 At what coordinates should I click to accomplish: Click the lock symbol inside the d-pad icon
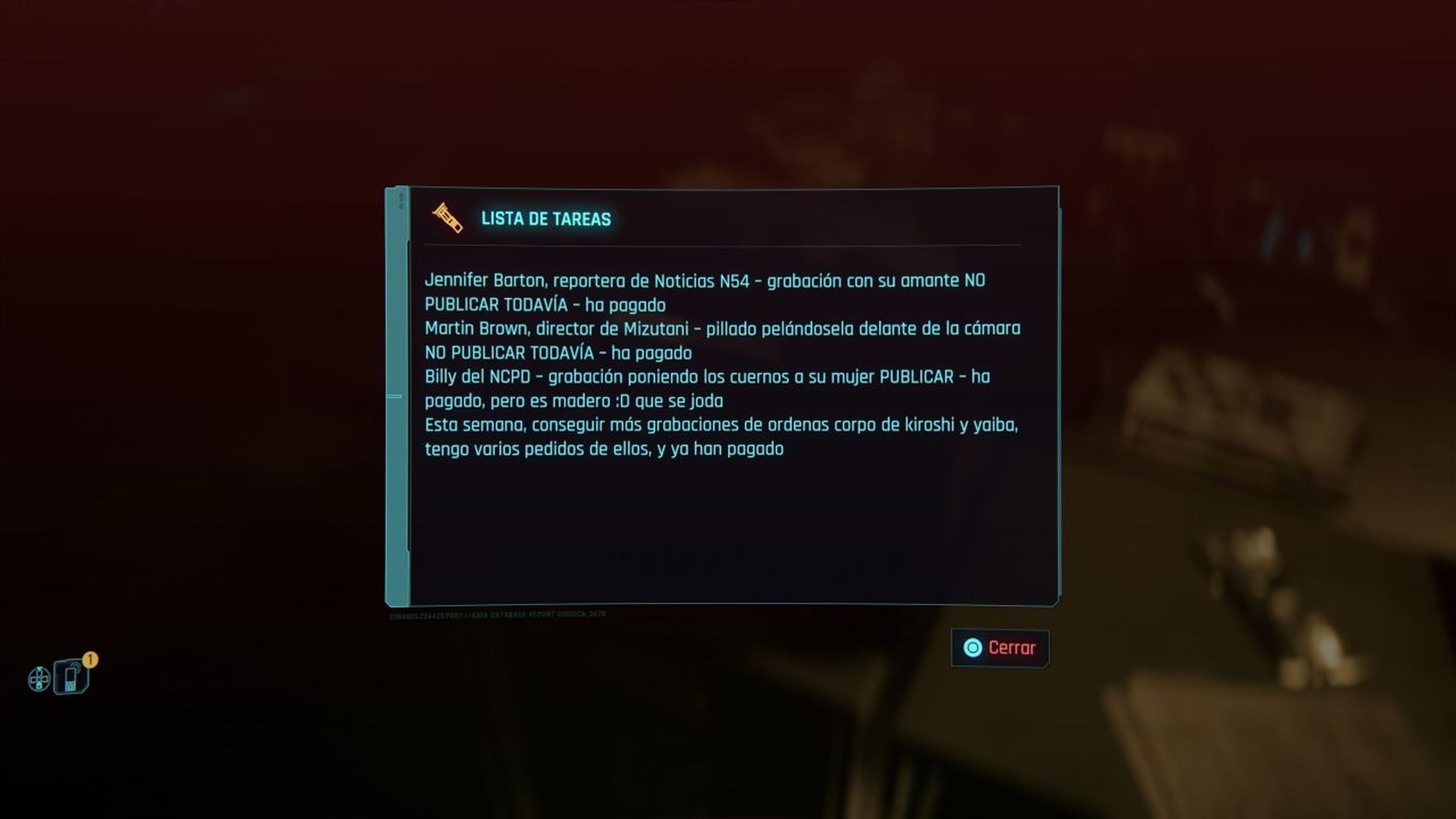coord(39,687)
